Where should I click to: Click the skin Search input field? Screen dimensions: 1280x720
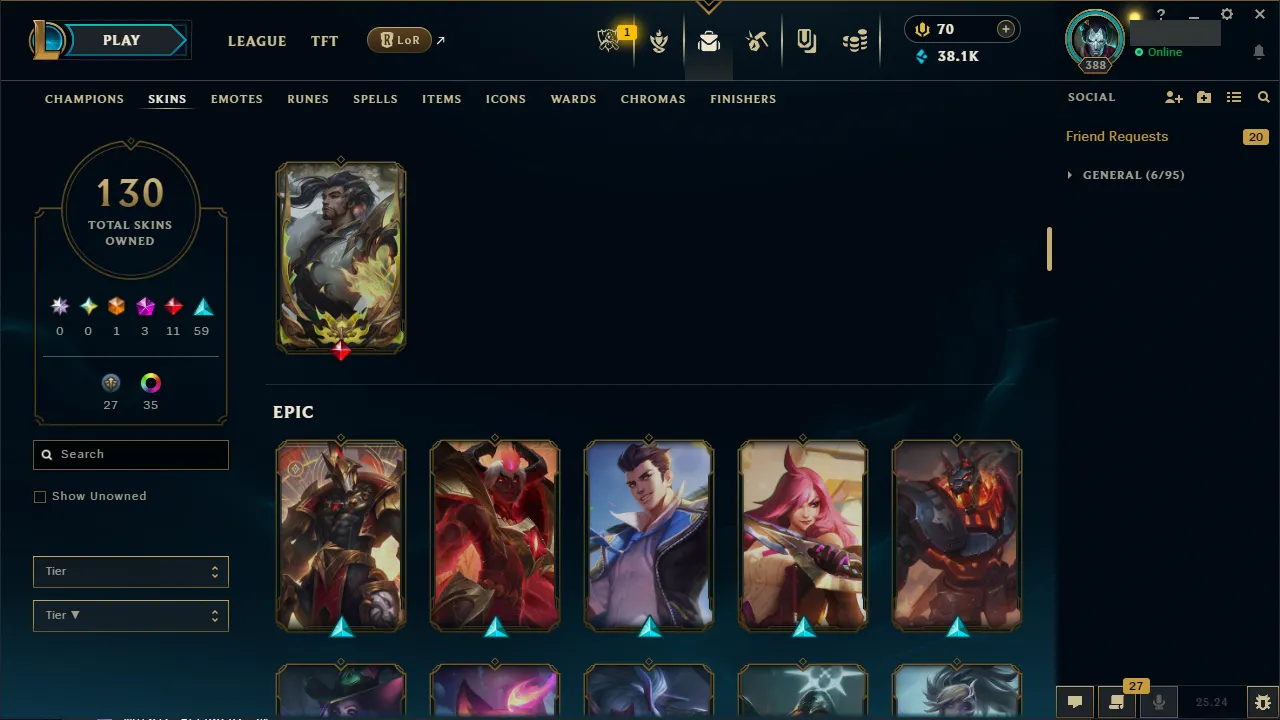[130, 454]
